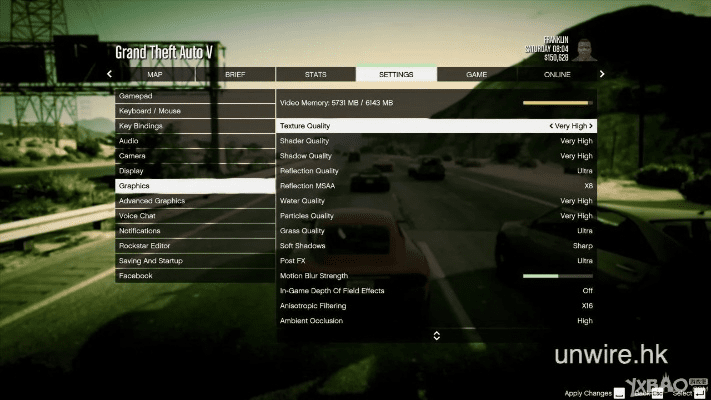Click the scroll arrows below the settings list
Viewport: 711px width, 400px height.
(x=436, y=336)
